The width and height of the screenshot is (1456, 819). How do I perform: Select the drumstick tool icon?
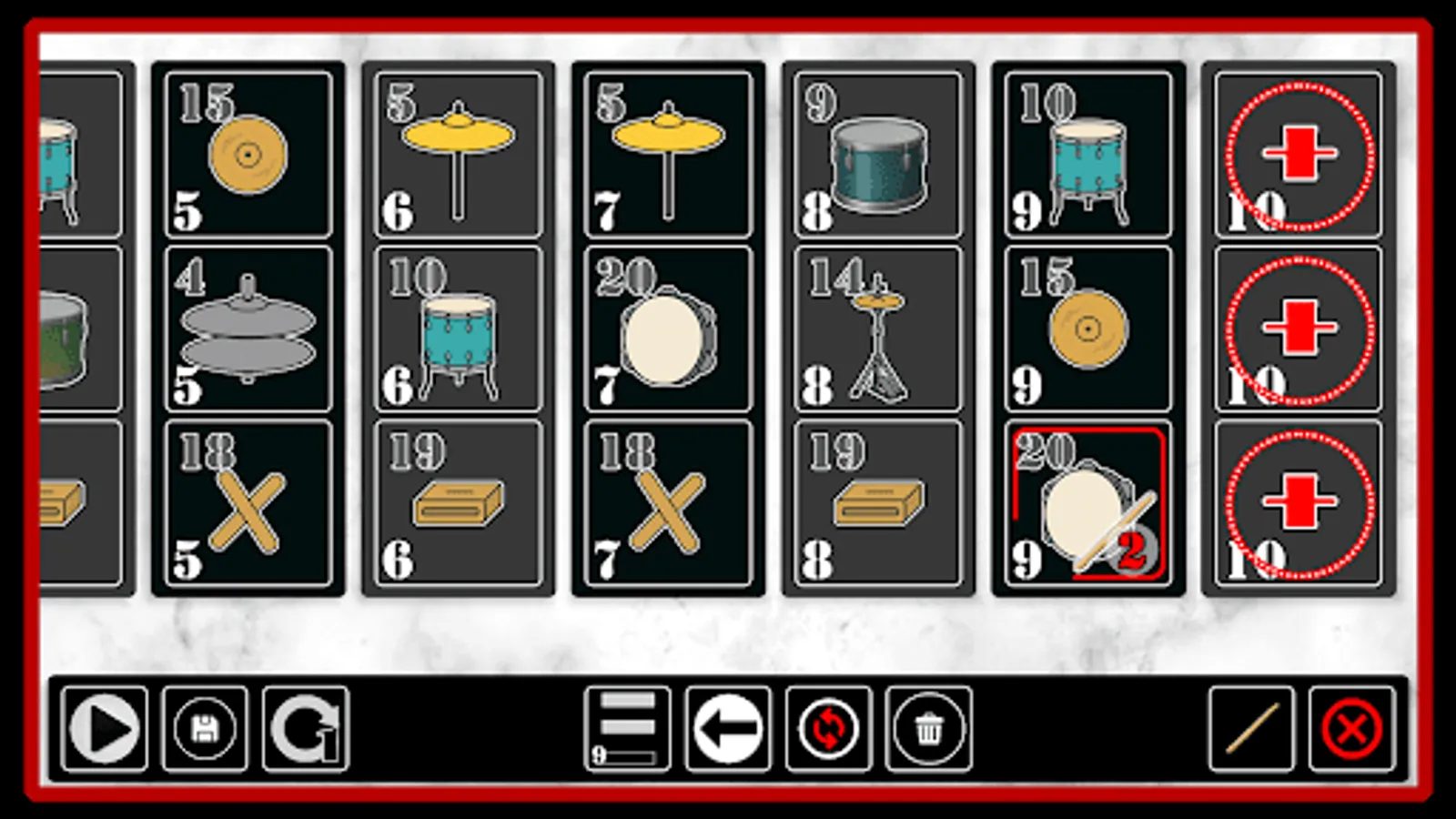tap(1250, 727)
